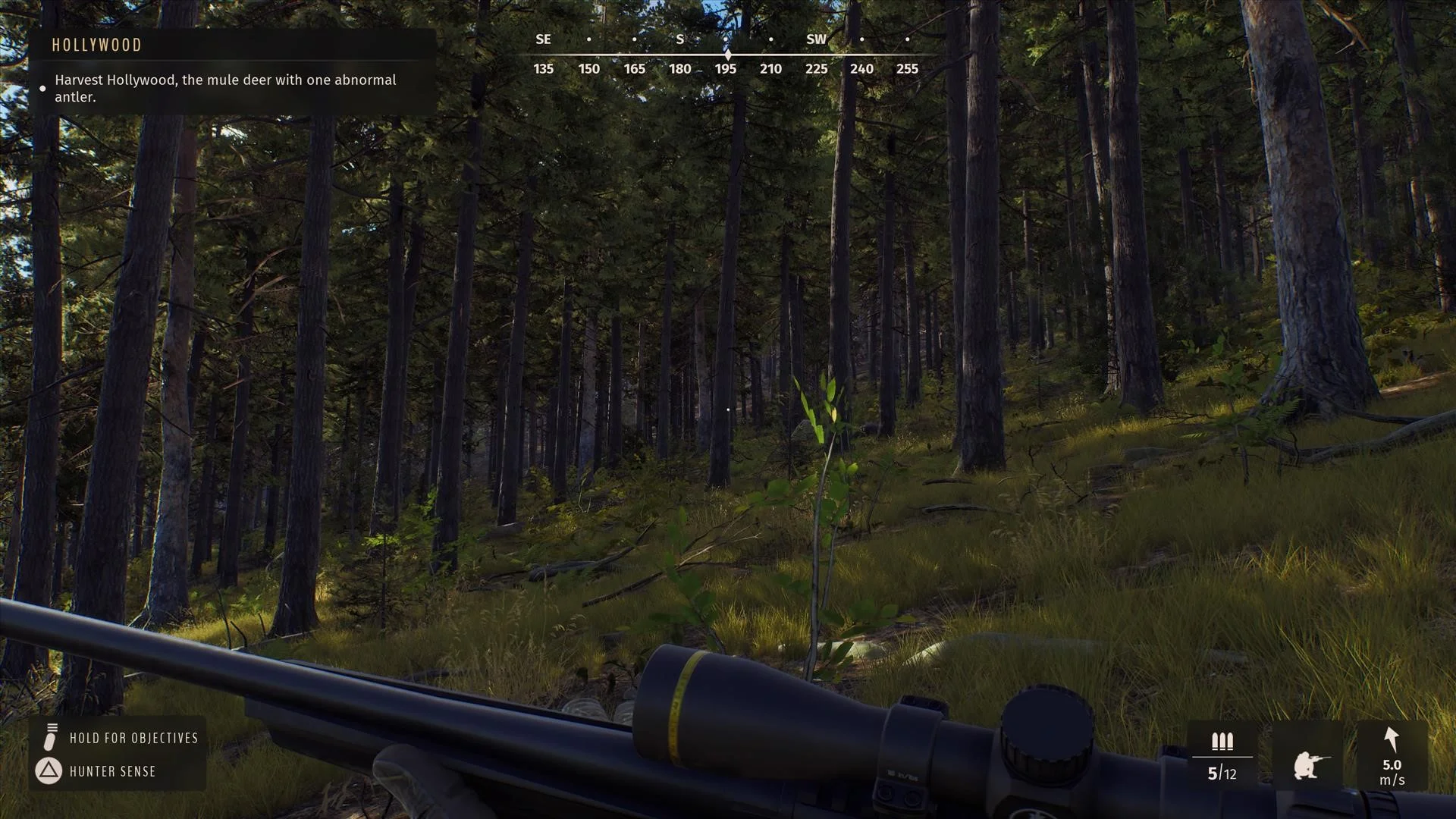Select the Hollywood mission title header
The width and height of the screenshot is (1456, 819).
[96, 45]
